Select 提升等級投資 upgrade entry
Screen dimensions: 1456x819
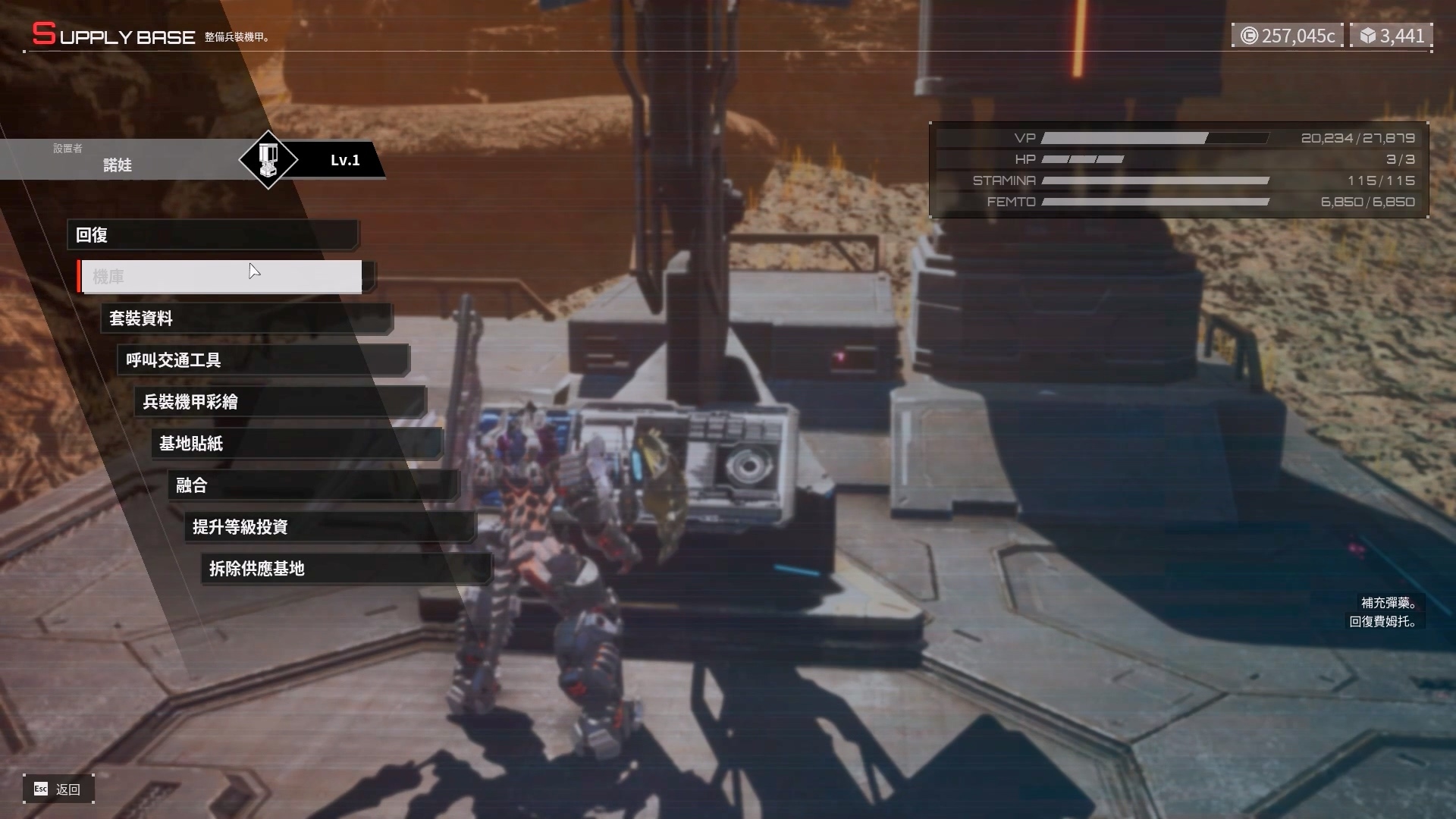[x=329, y=527]
